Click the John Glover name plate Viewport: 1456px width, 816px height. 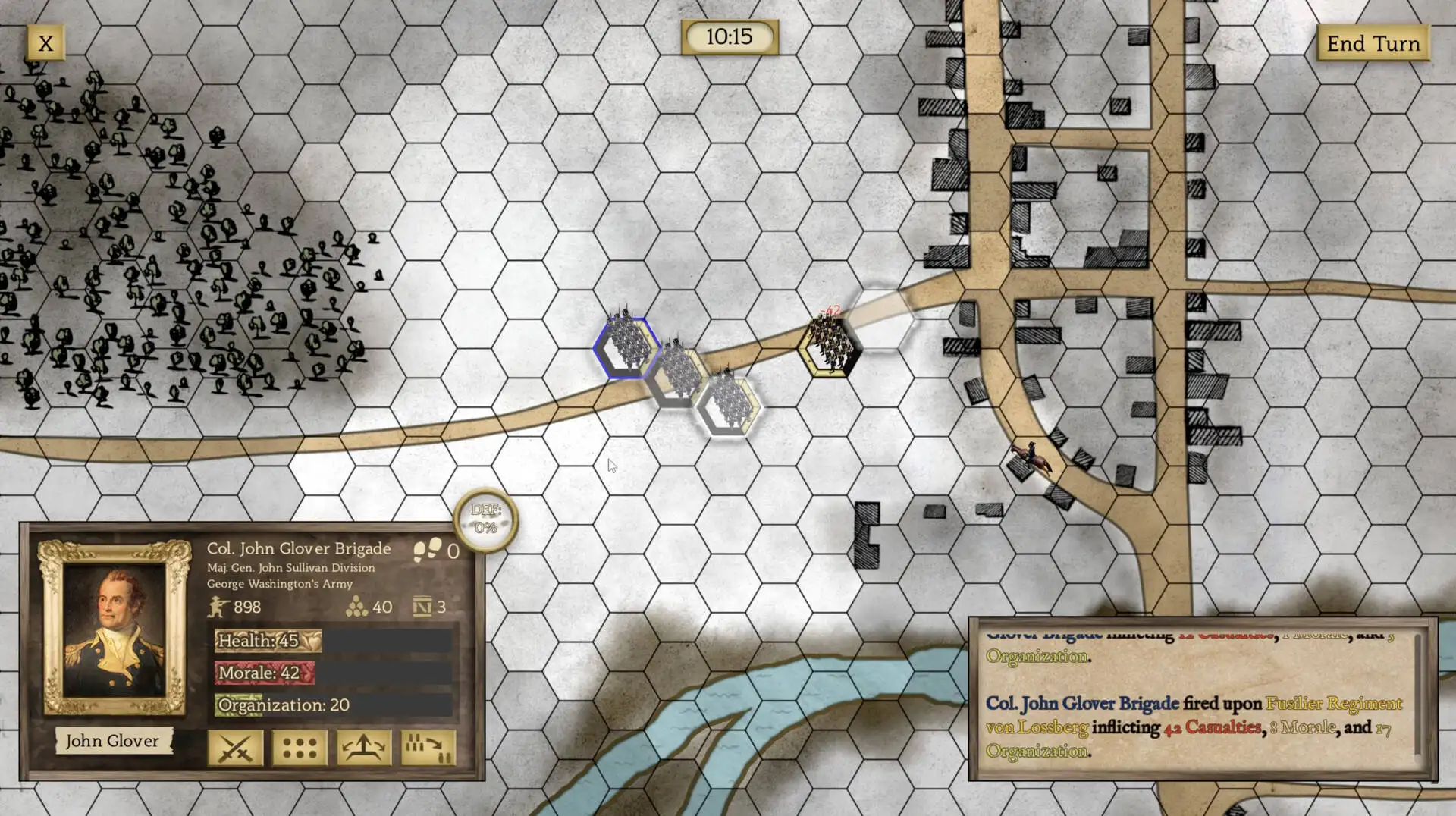point(112,741)
